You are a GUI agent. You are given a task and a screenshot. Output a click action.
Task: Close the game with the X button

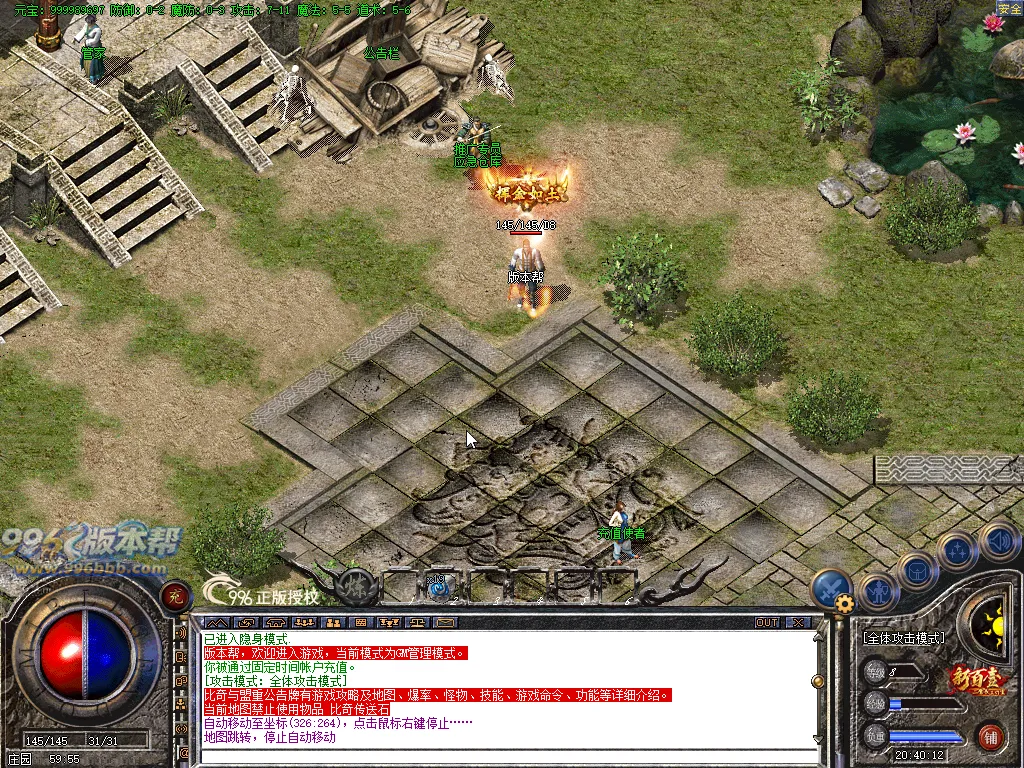click(797, 622)
